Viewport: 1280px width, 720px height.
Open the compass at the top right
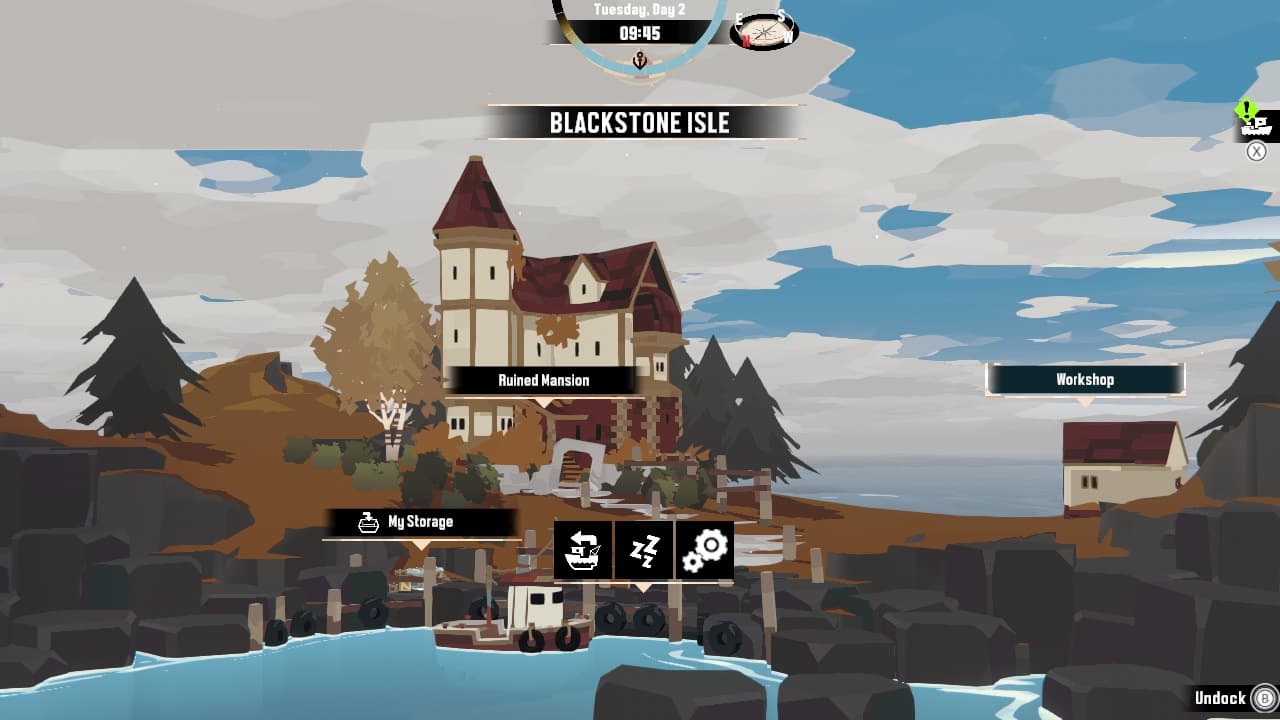(763, 30)
